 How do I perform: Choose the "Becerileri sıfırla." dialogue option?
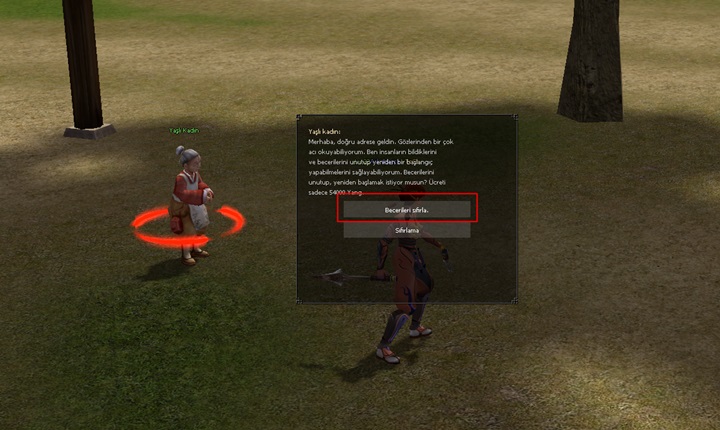pyautogui.click(x=406, y=211)
